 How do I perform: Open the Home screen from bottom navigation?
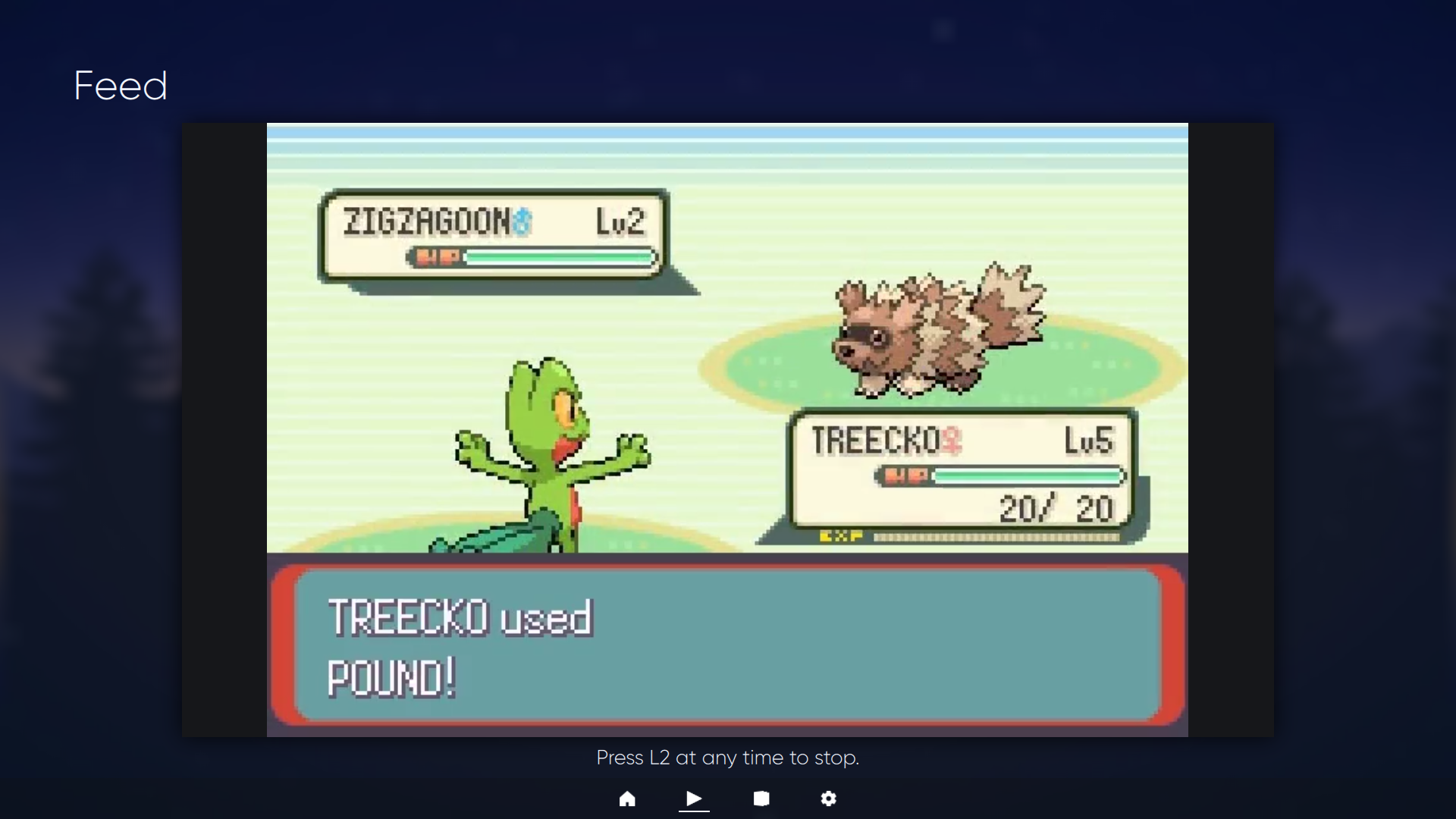pyautogui.click(x=627, y=799)
